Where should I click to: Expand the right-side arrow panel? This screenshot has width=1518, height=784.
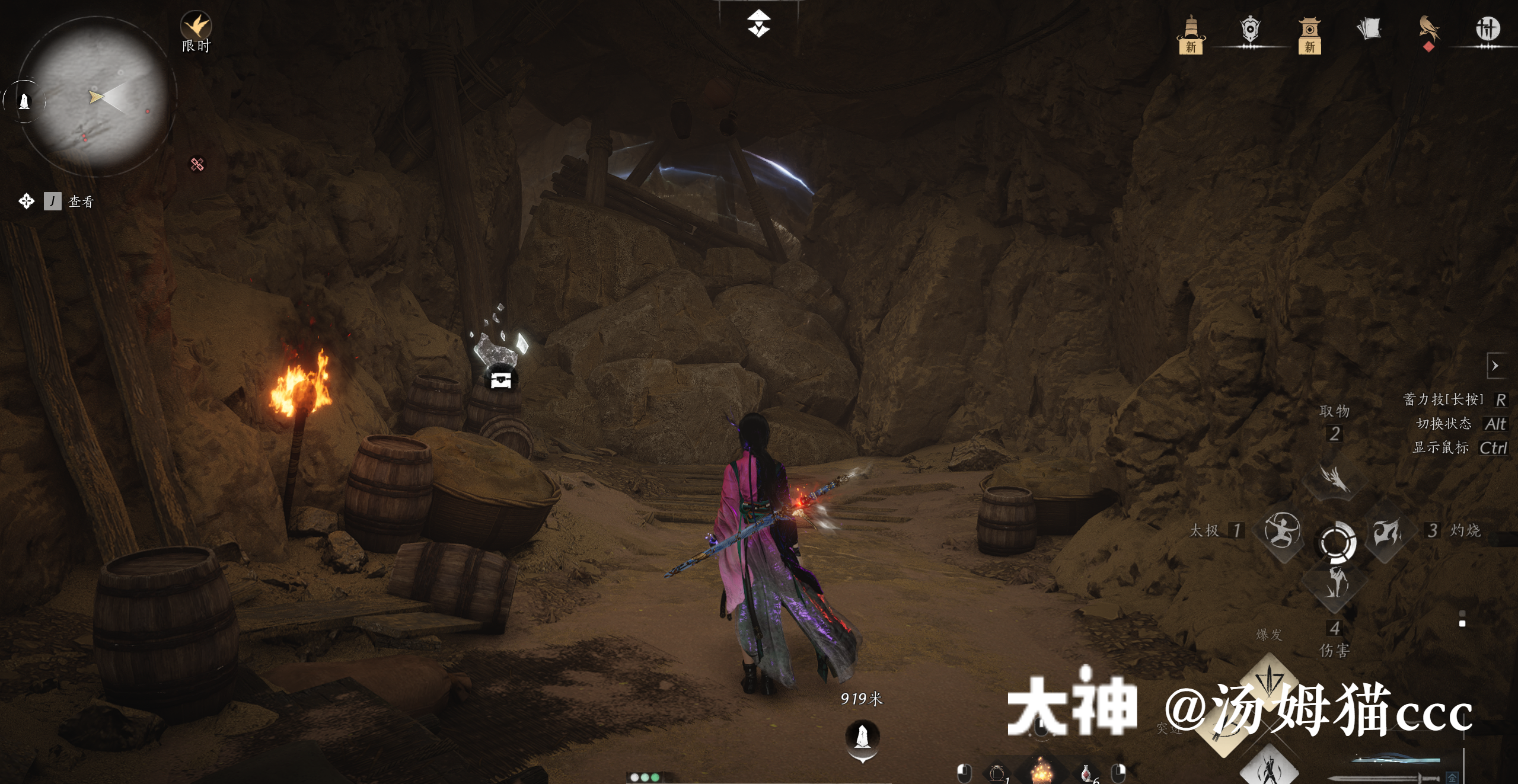1495,366
